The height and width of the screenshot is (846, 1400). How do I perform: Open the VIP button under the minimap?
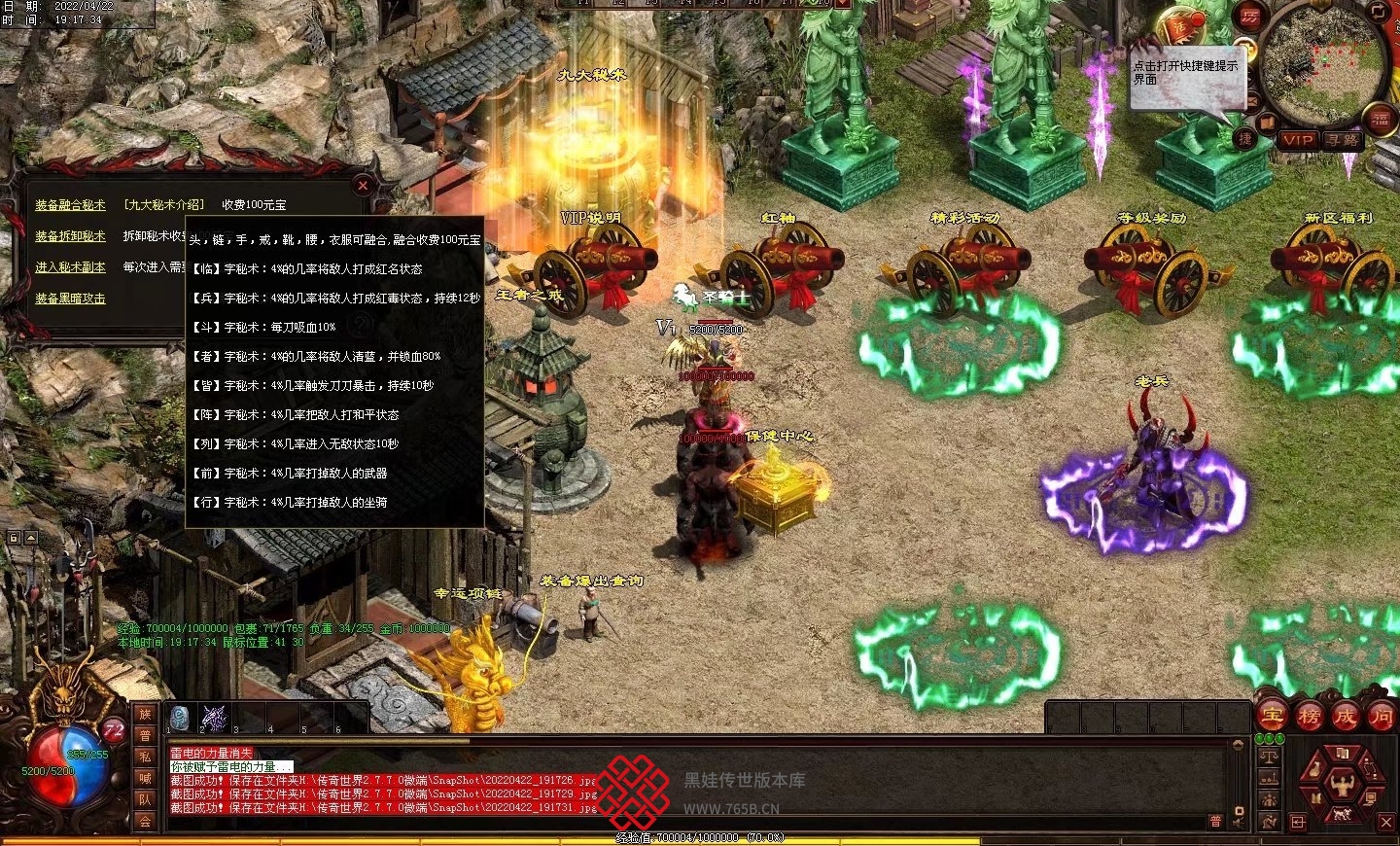(x=1298, y=140)
